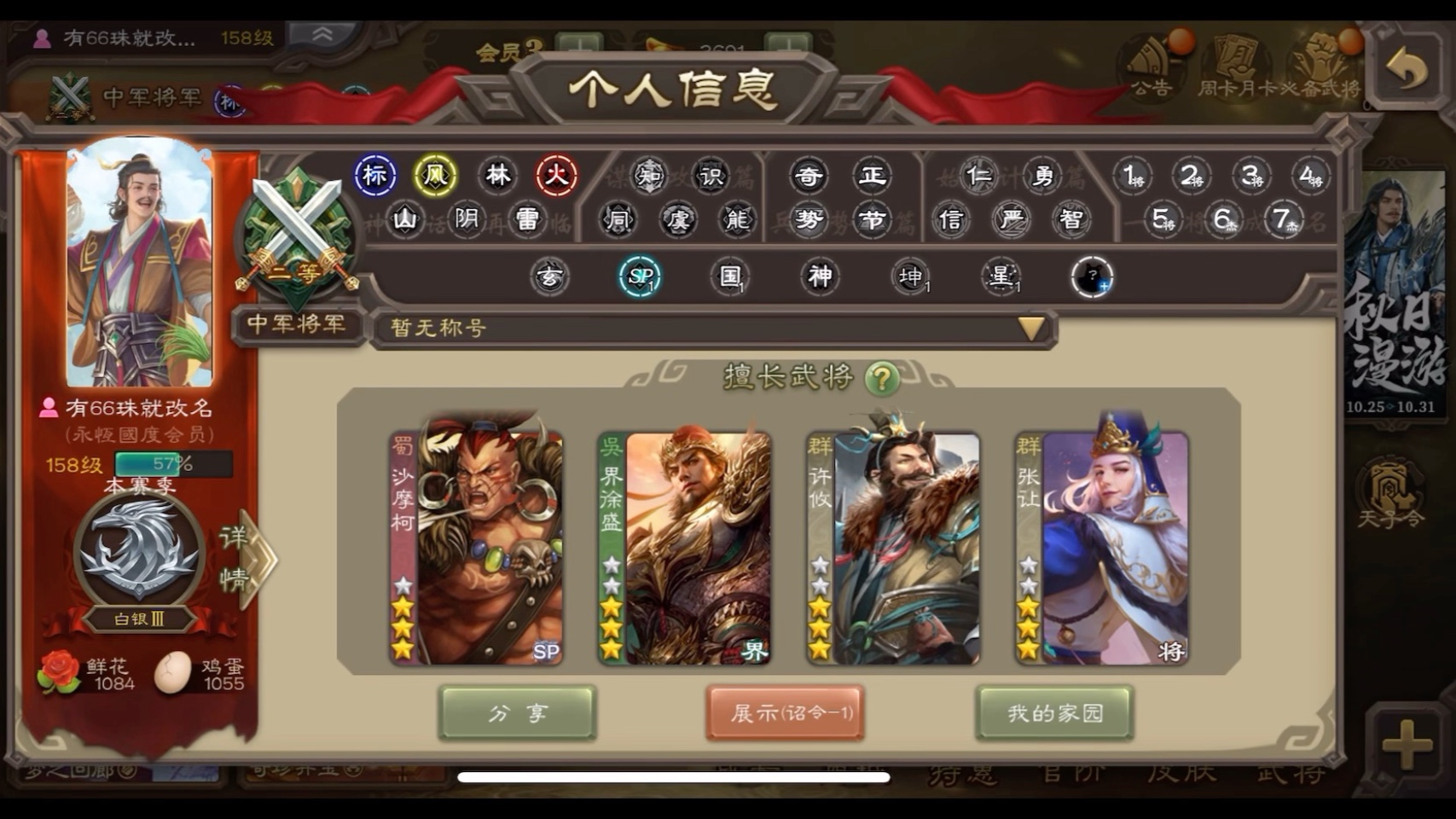Tap the 分享 share button
The width and height of the screenshot is (1456, 819).
[x=517, y=712]
